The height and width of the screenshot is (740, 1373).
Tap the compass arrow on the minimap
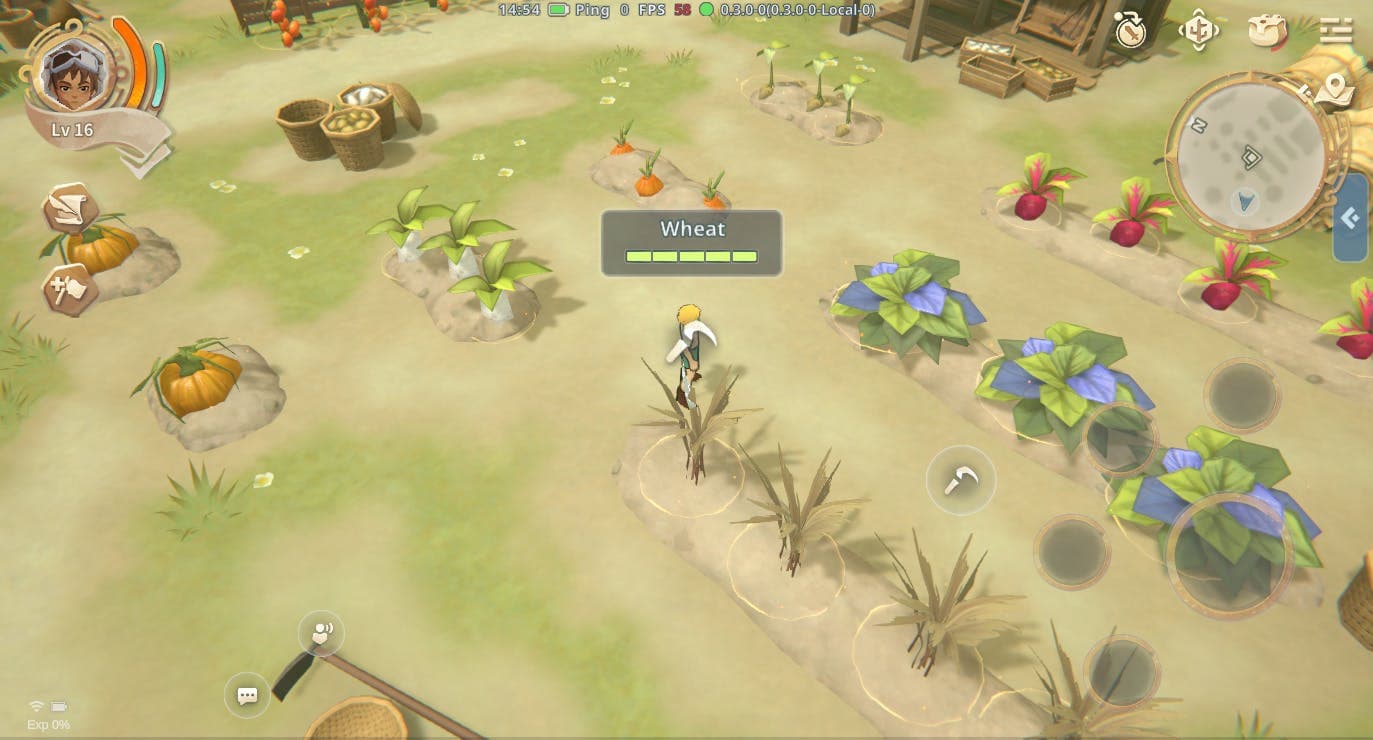(1243, 200)
